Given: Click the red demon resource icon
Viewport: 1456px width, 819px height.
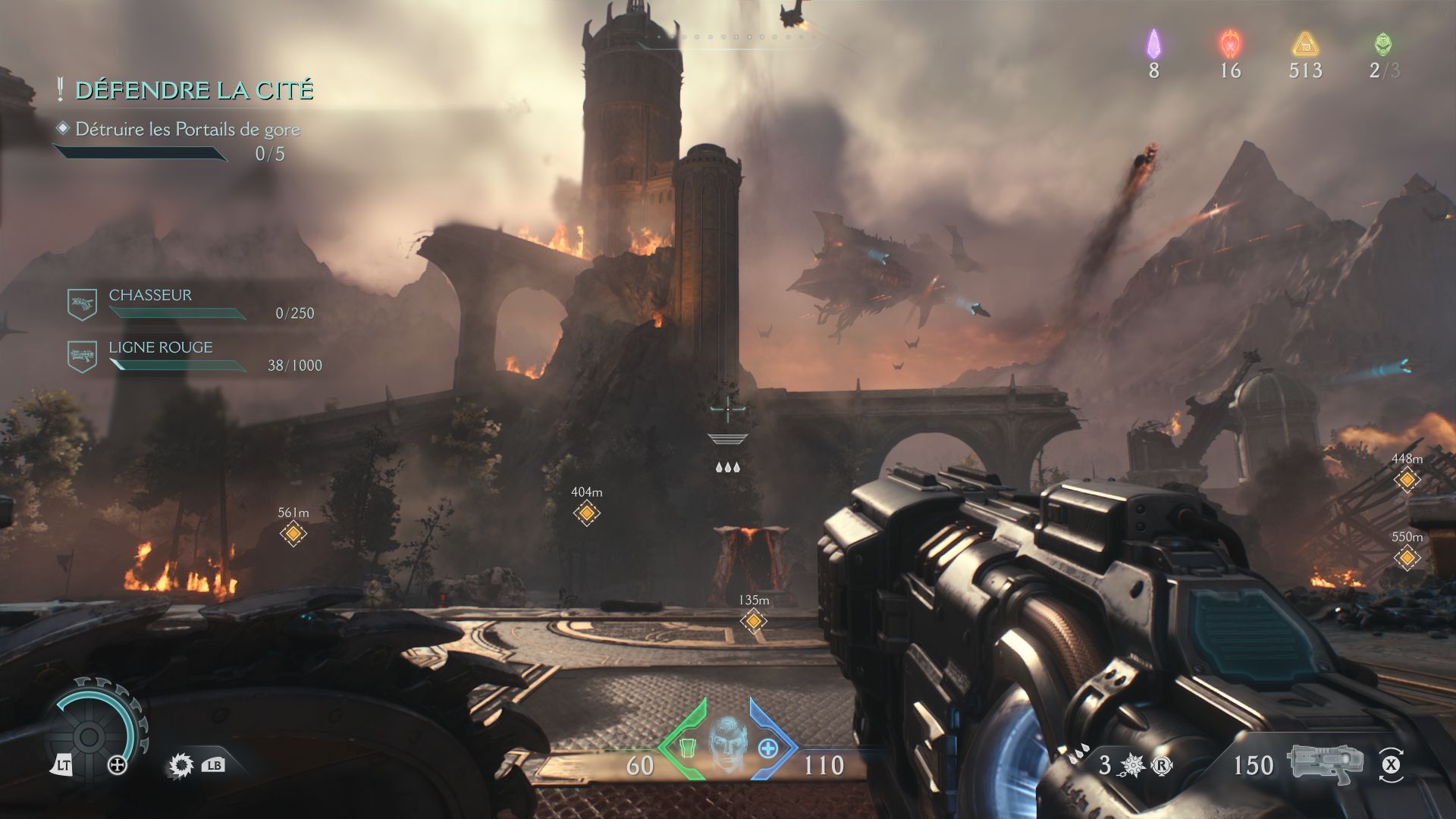Looking at the screenshot, I should point(1229,44).
